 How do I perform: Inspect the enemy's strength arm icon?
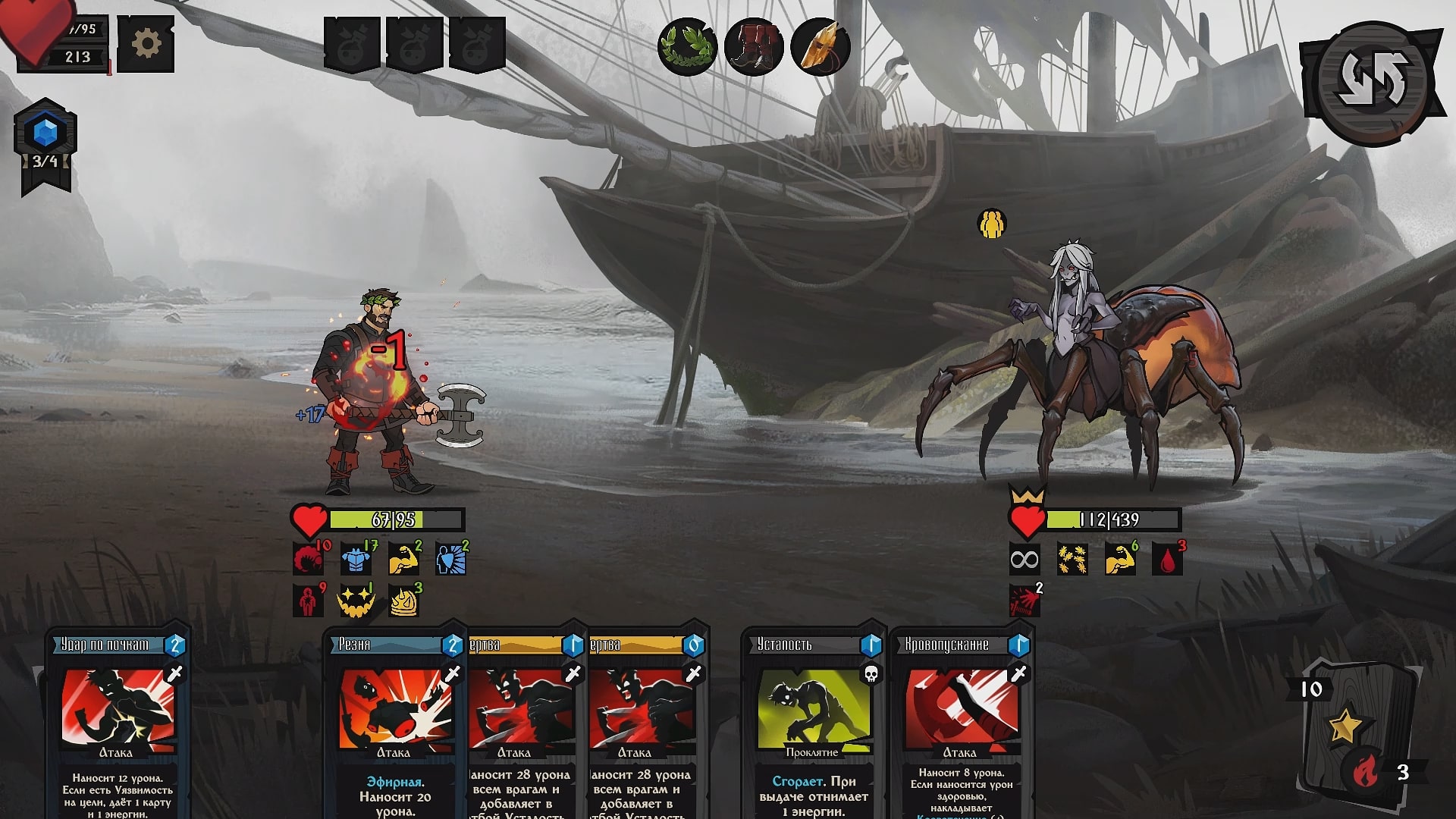[x=1119, y=560]
